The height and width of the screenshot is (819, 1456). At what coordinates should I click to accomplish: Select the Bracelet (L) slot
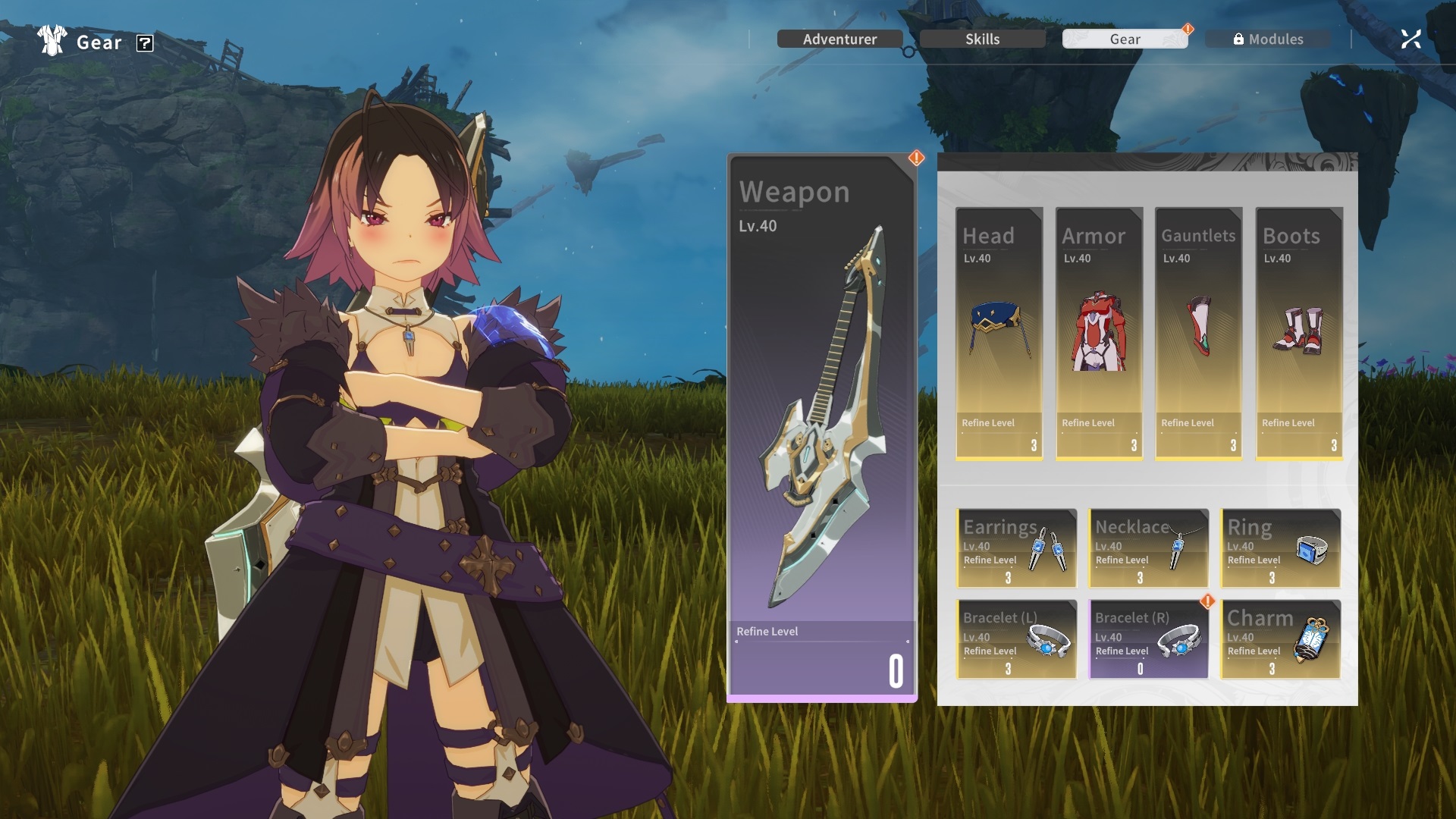coord(1016,639)
